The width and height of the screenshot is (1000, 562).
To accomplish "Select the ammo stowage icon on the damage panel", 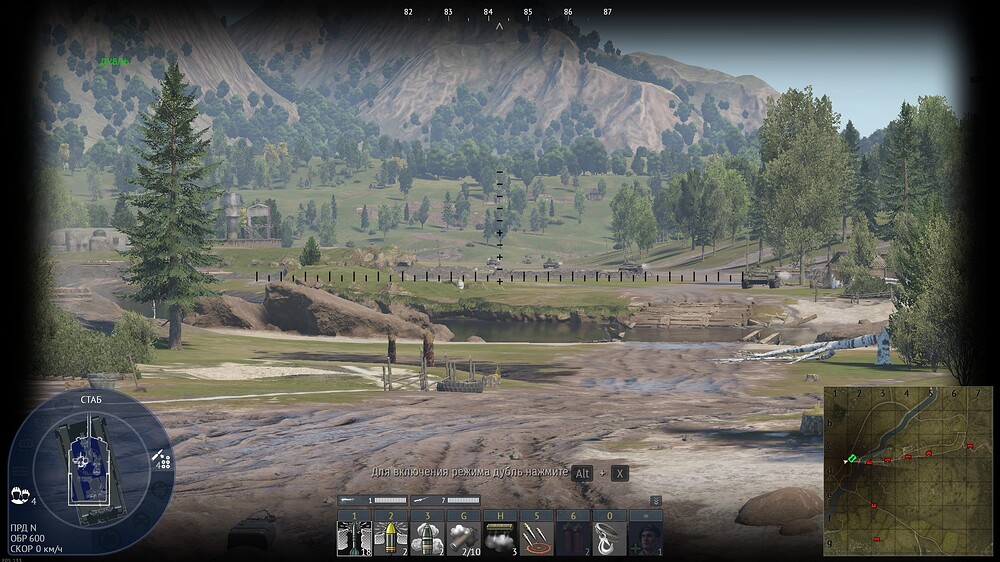I will point(161,459).
